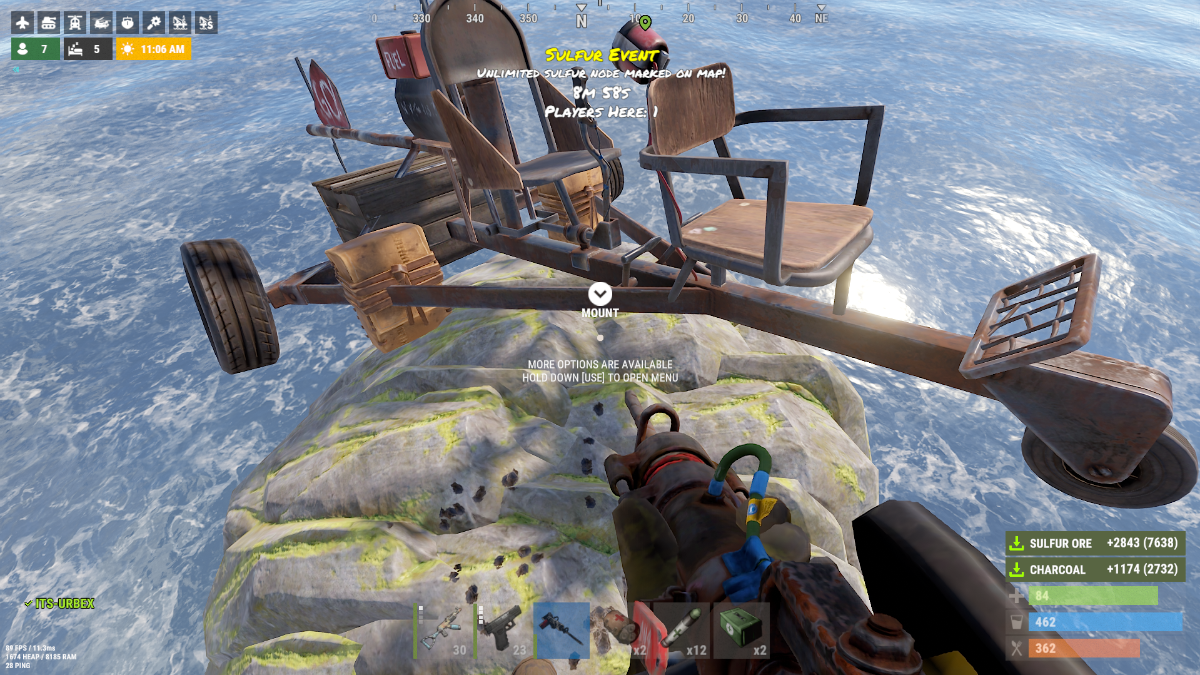Click the Charcoal pickup notification
The height and width of the screenshot is (675, 1200).
point(1095,569)
